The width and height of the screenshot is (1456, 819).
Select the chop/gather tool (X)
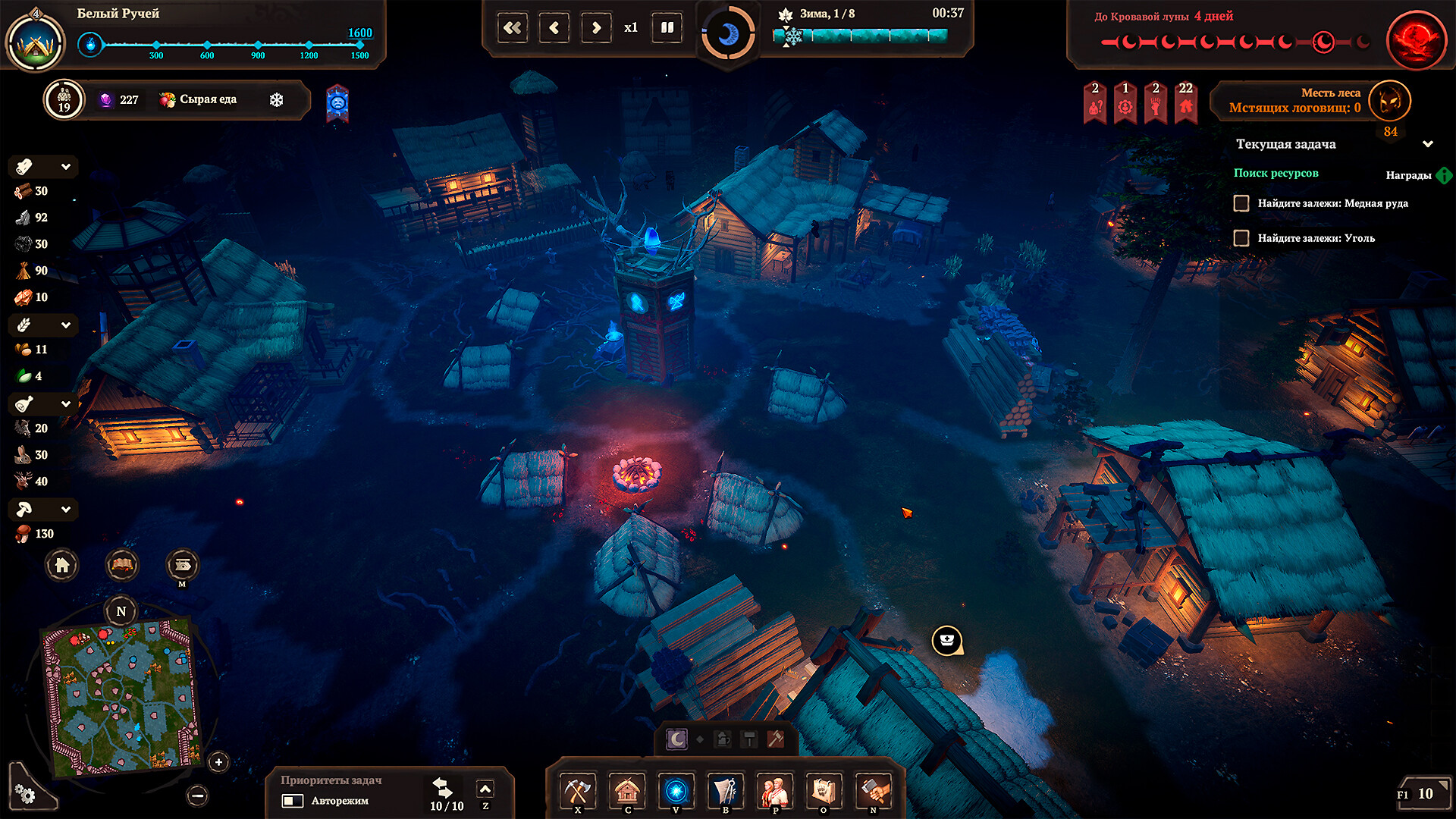coord(578,791)
